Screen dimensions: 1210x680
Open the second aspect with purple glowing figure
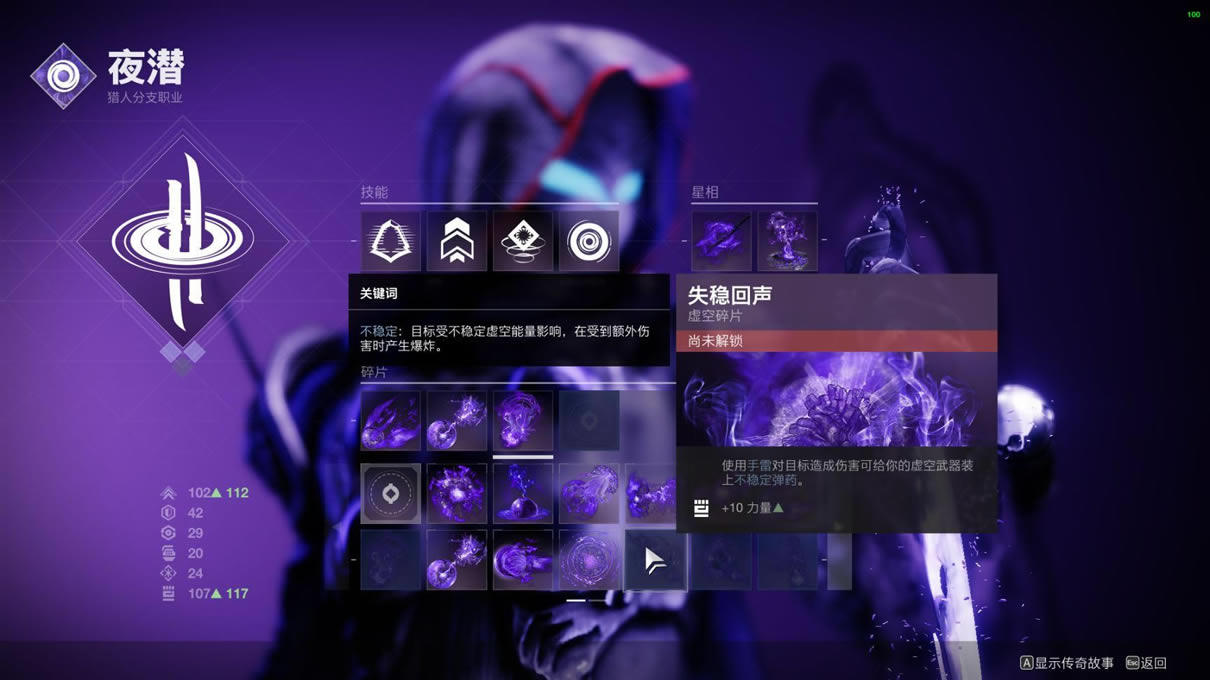point(788,241)
